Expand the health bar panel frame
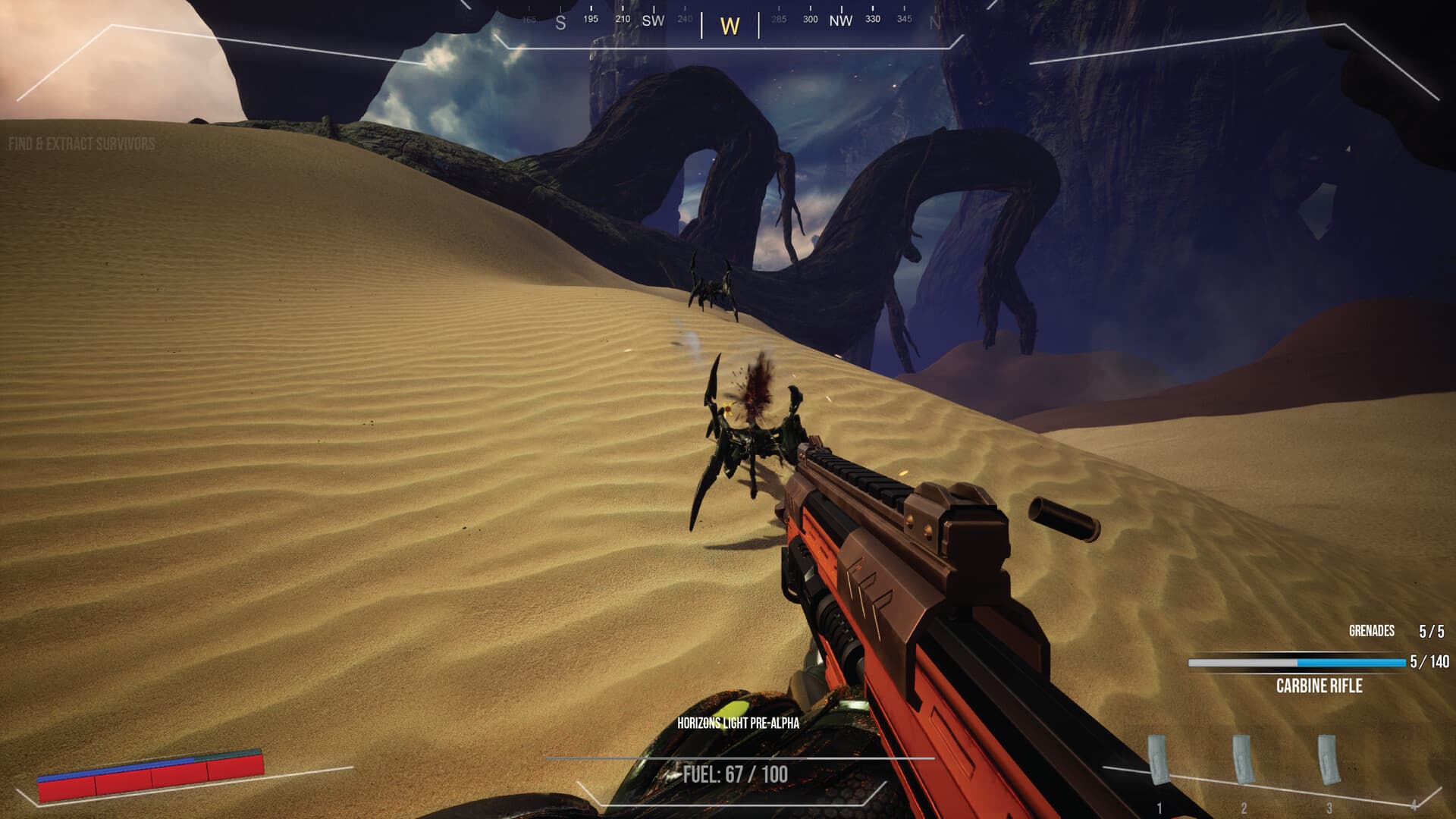The height and width of the screenshot is (819, 1456). coord(149,776)
